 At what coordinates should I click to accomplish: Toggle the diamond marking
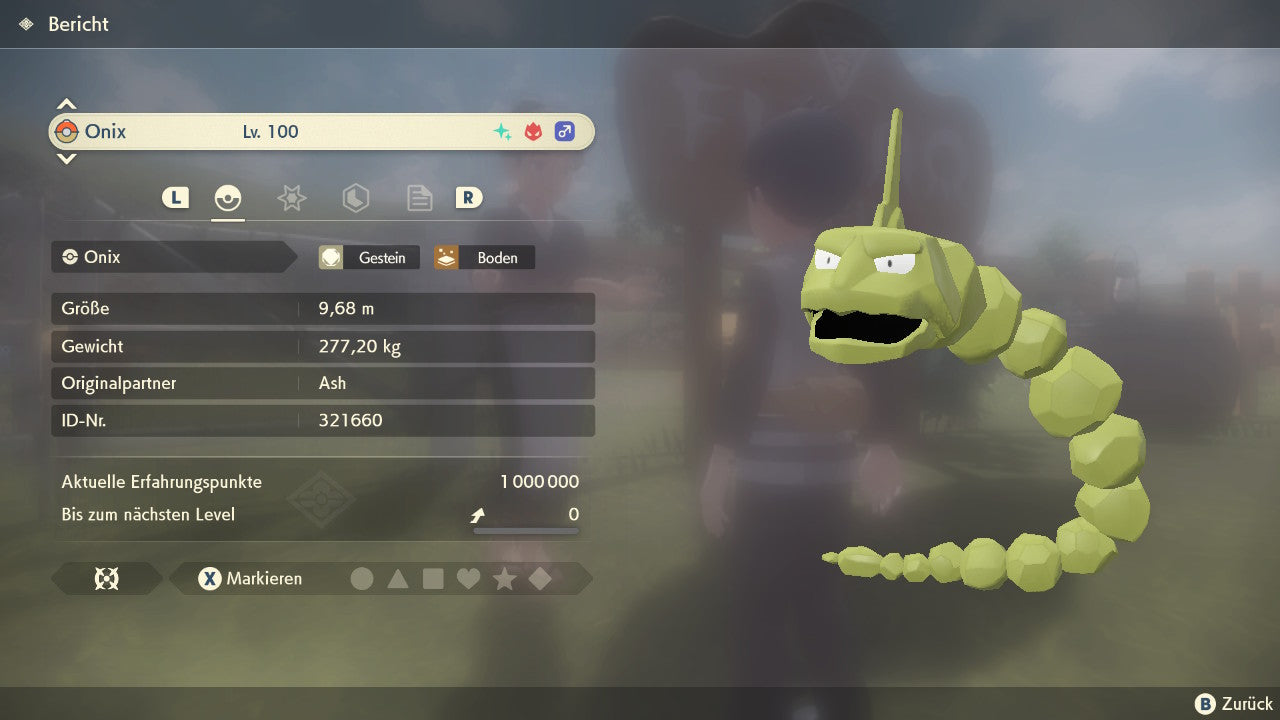click(x=540, y=578)
